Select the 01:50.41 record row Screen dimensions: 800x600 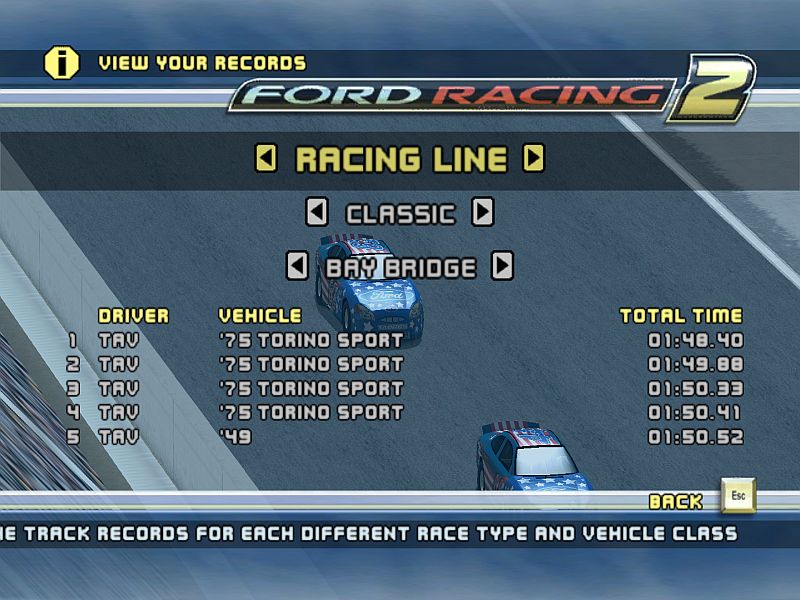(x=405, y=412)
